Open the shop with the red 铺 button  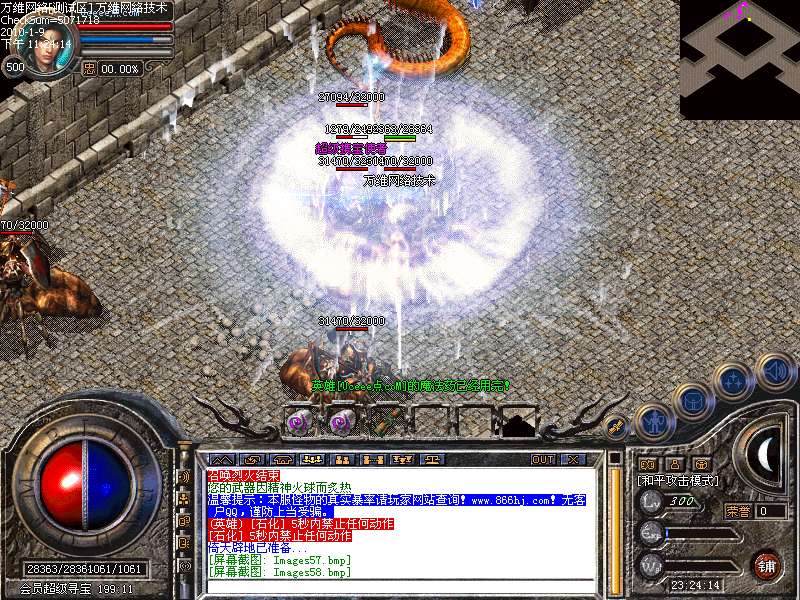pyautogui.click(x=766, y=564)
